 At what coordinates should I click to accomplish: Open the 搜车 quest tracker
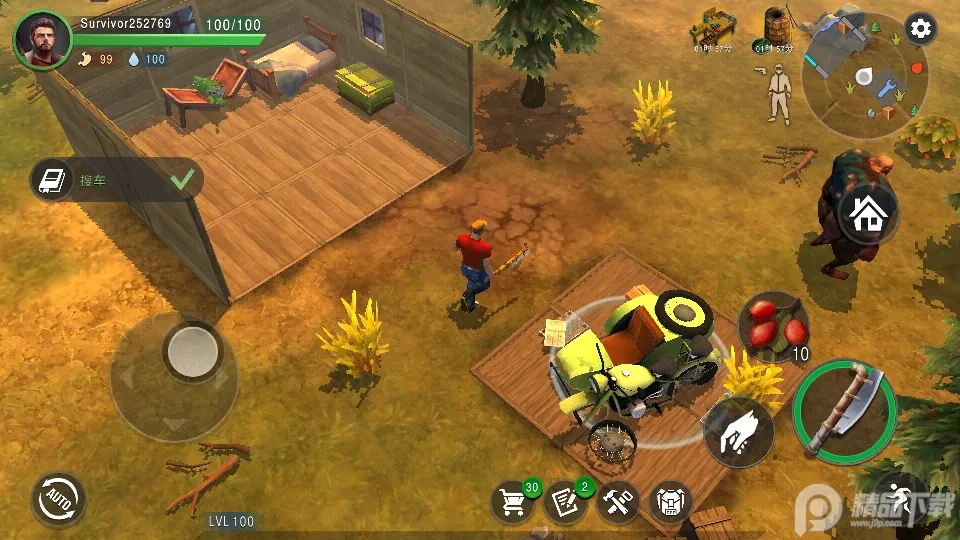point(116,180)
